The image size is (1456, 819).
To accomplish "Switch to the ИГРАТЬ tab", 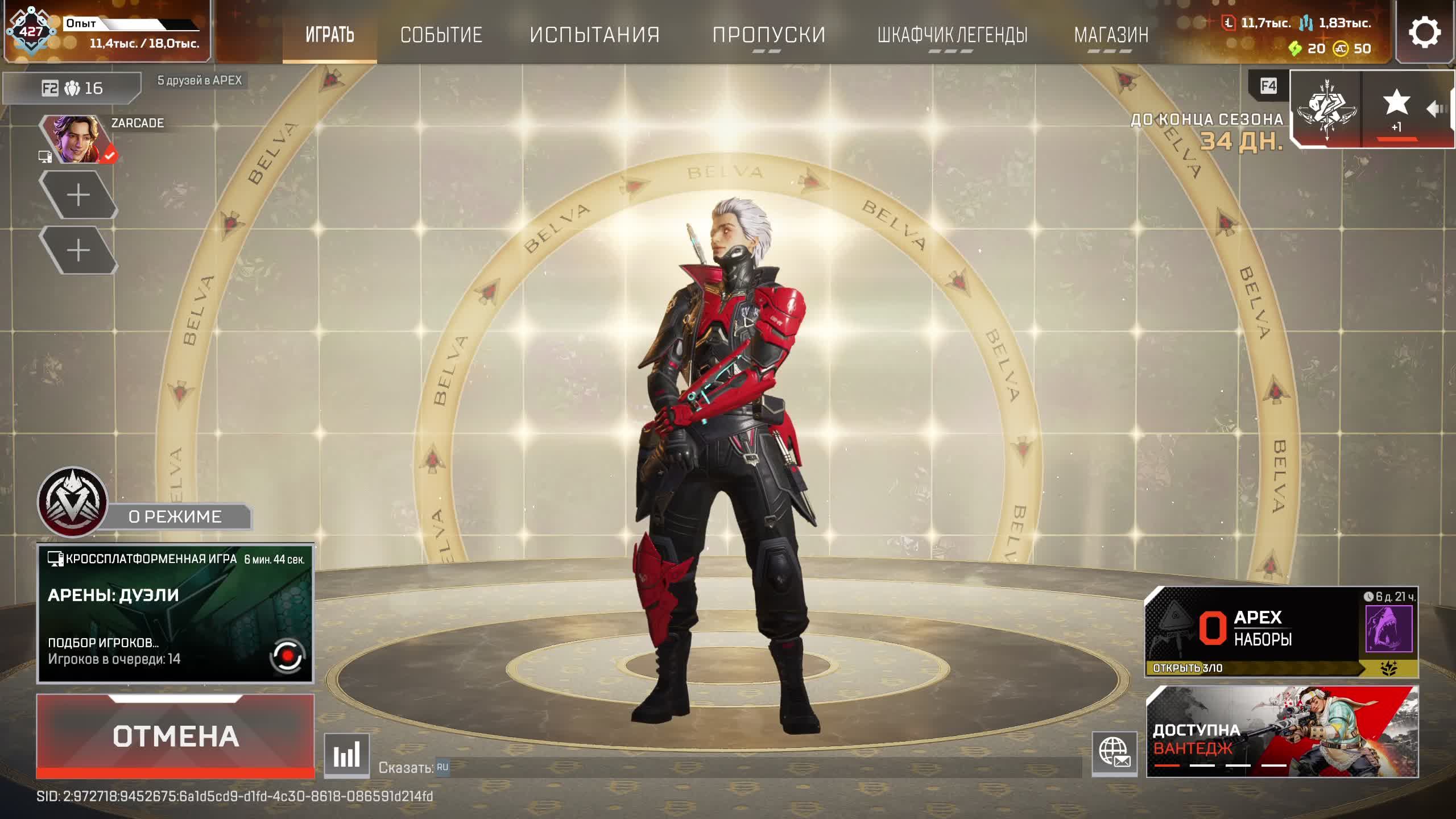I will [x=330, y=34].
